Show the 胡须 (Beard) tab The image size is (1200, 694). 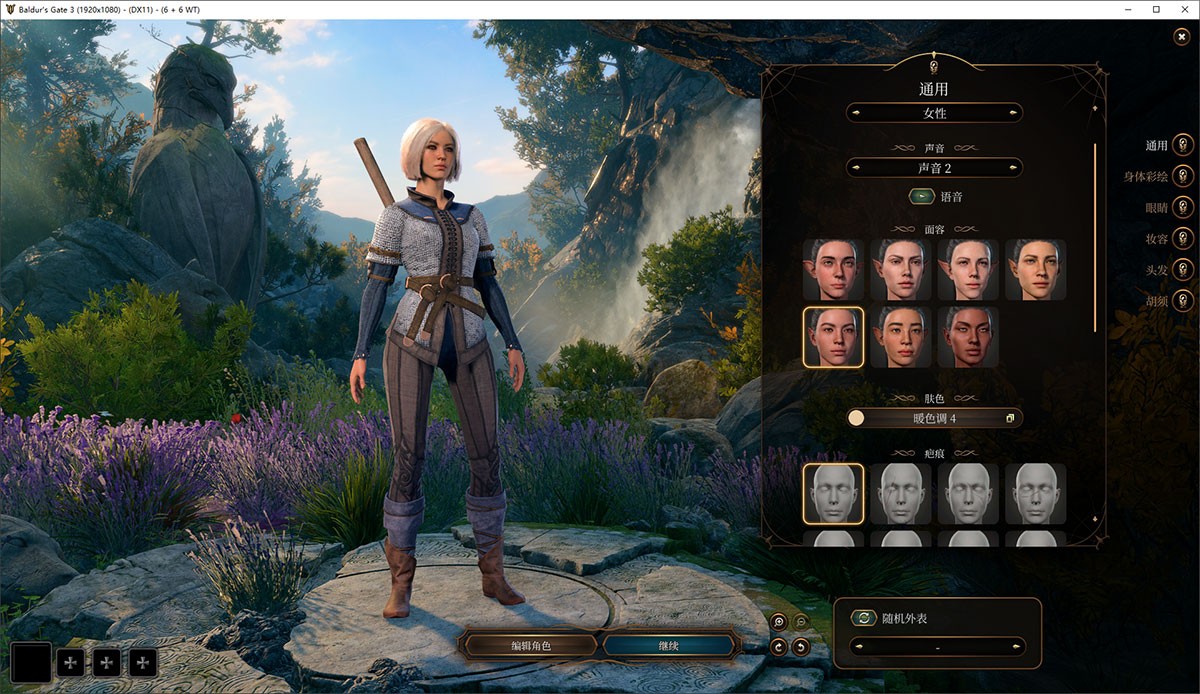(1183, 300)
